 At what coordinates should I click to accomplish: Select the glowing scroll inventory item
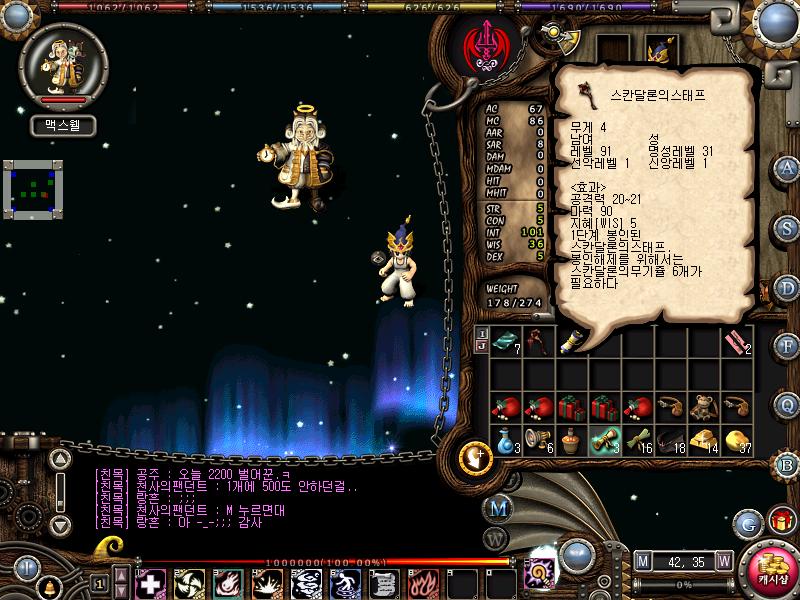(x=605, y=440)
